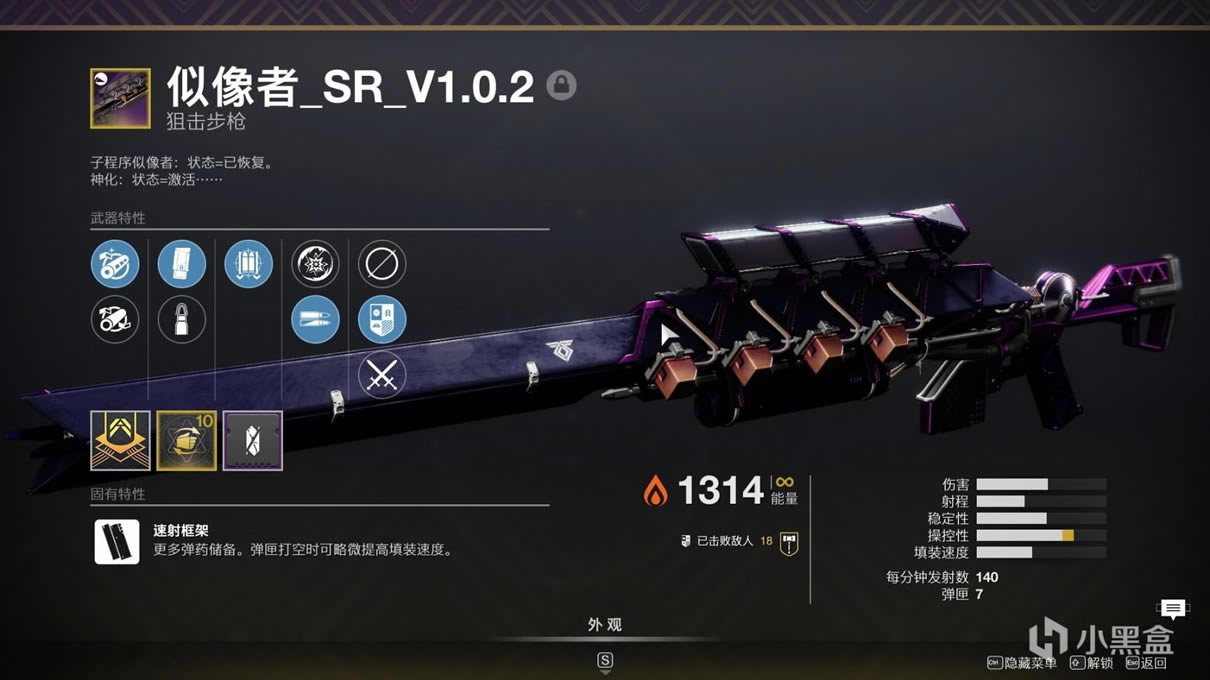Select the highlighted magazine perk
Image resolution: width=1210 pixels, height=680 pixels.
[182, 265]
